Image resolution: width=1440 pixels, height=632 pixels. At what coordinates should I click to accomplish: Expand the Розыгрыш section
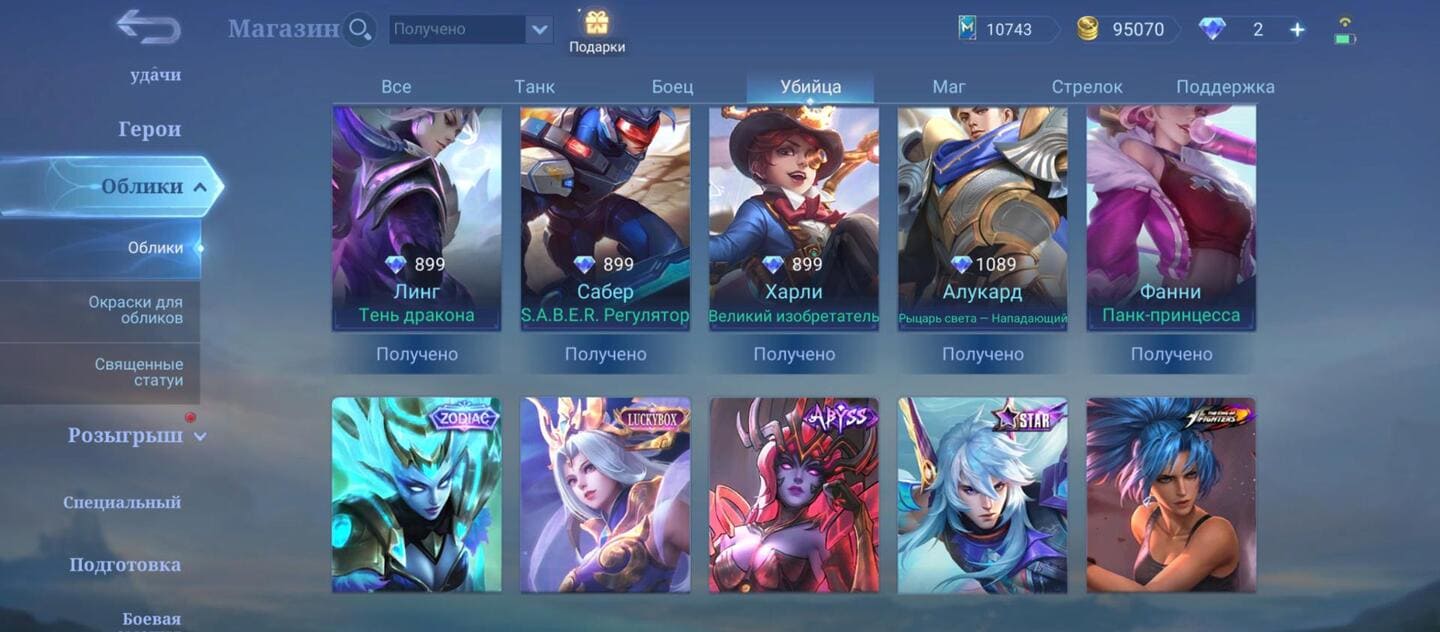tap(136, 436)
